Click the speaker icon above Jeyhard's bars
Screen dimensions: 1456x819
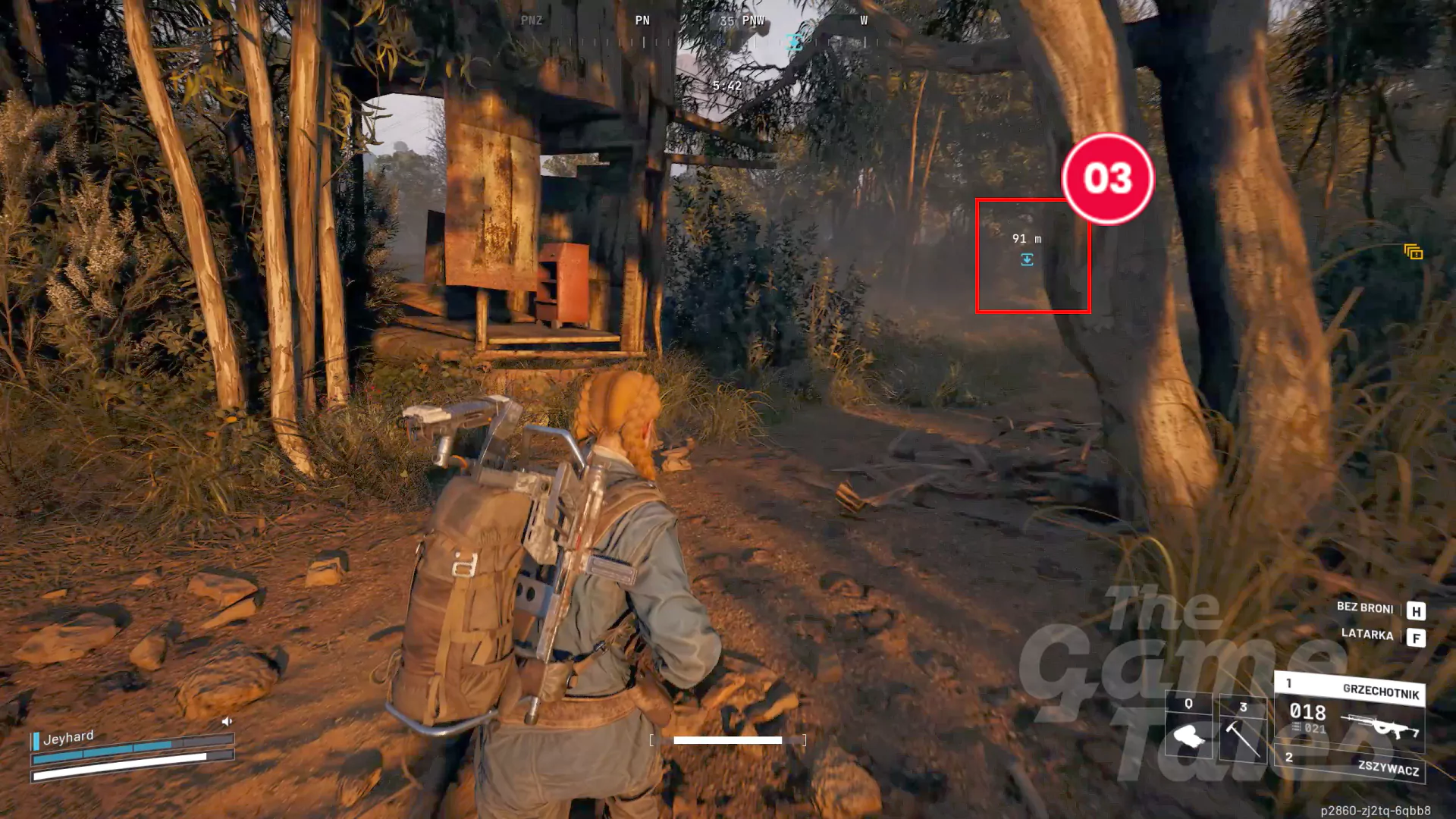click(x=228, y=722)
